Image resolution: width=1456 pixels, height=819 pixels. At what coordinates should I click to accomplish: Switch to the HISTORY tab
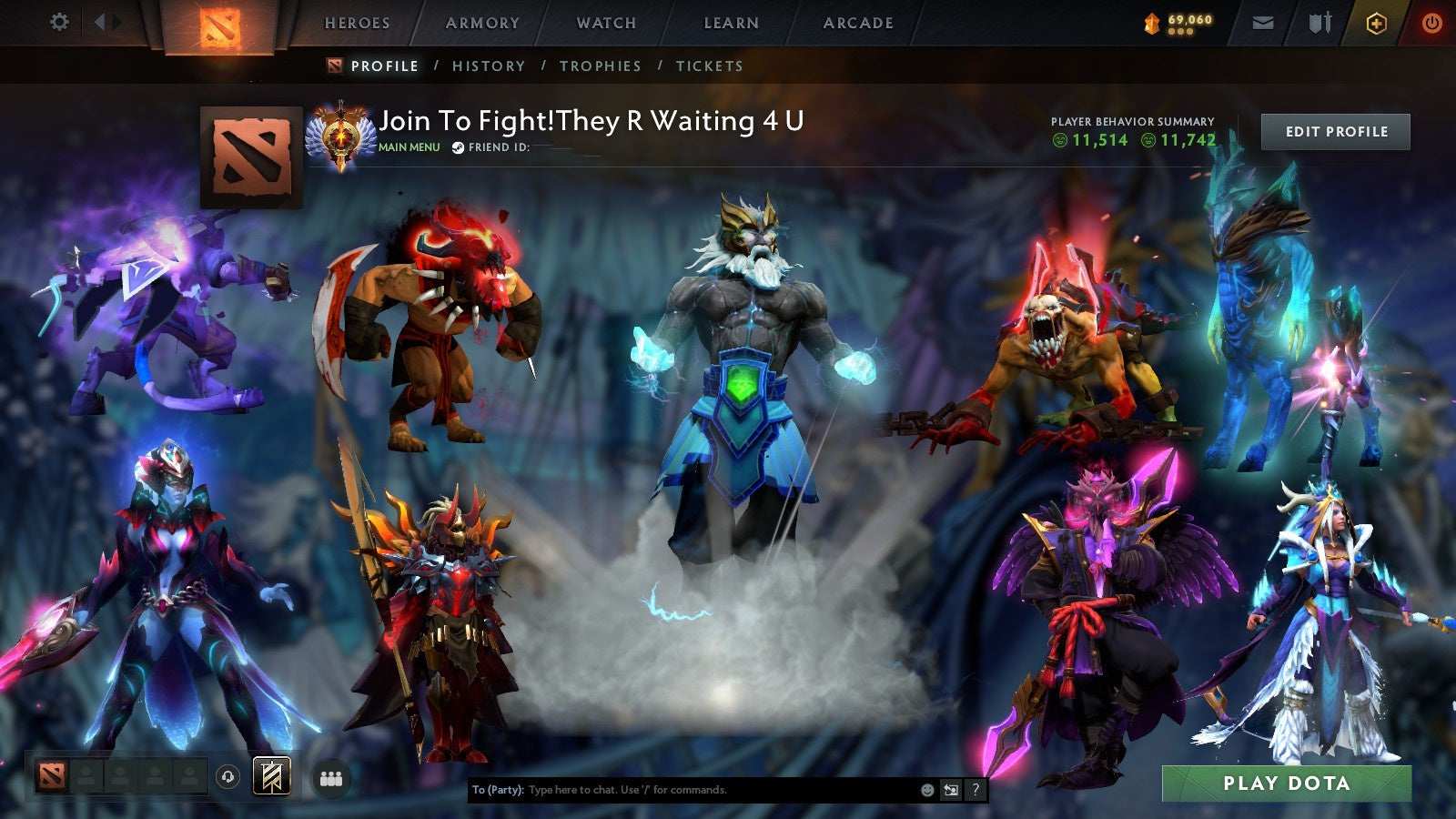click(x=490, y=66)
